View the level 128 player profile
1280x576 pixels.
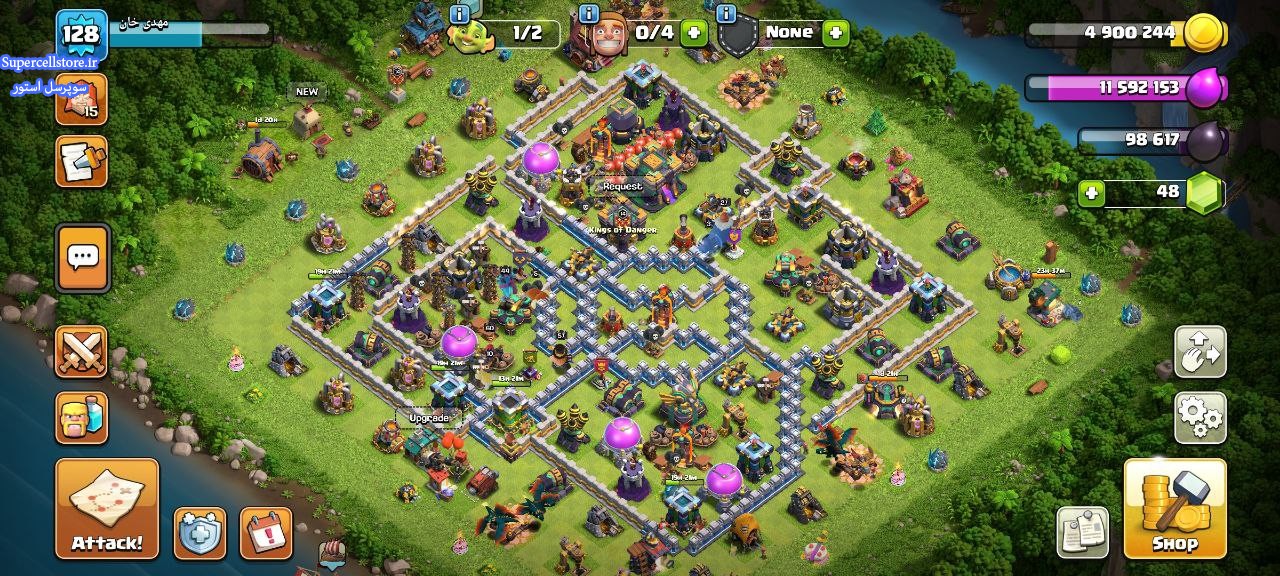tap(81, 34)
